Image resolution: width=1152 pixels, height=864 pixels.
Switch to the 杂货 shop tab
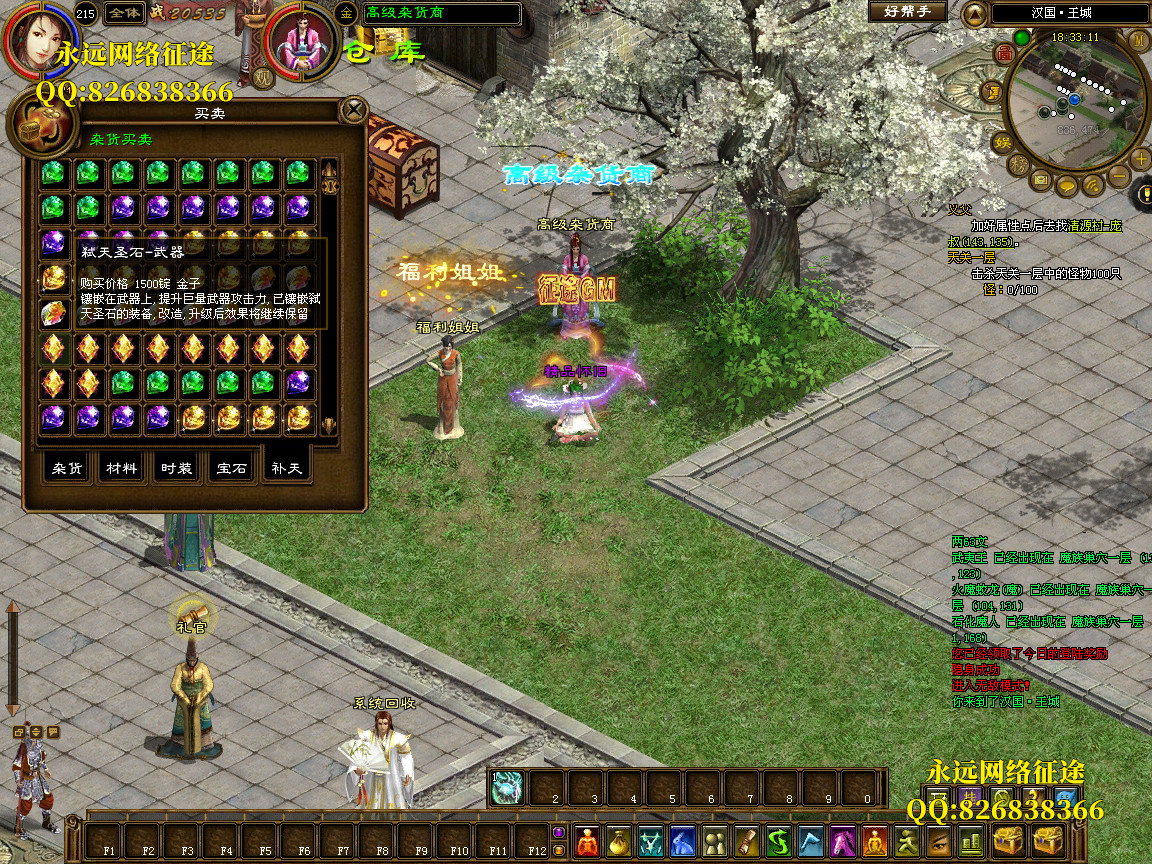pyautogui.click(x=67, y=468)
